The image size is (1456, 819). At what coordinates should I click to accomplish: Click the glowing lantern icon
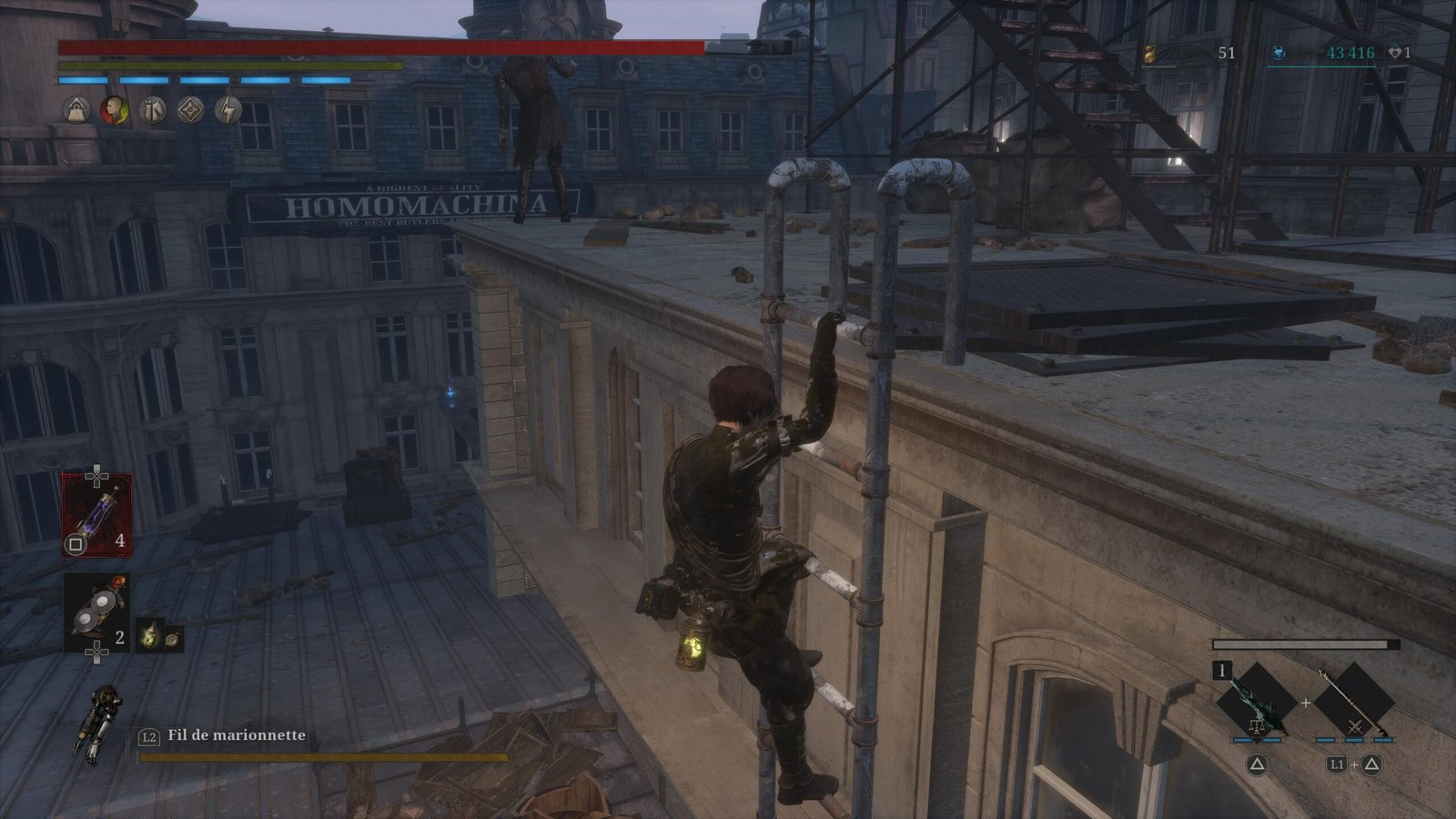tap(149, 638)
